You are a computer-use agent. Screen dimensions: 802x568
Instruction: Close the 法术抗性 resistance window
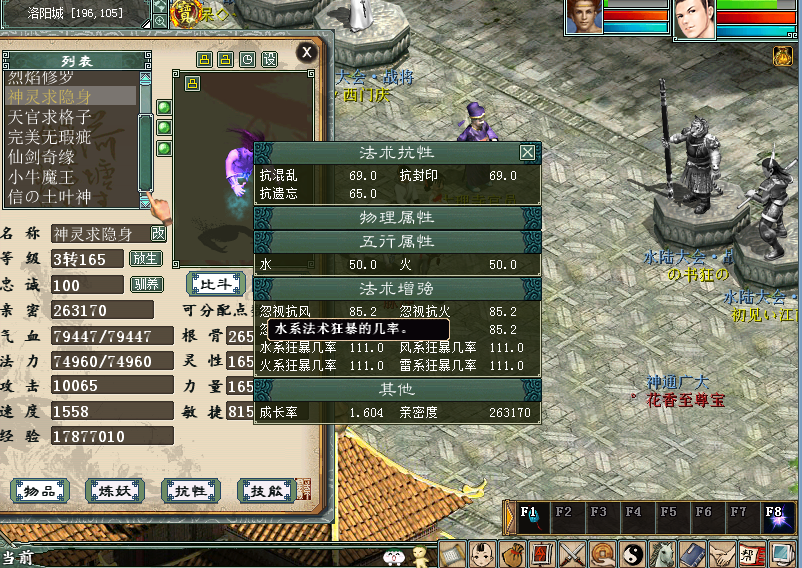coord(527,153)
